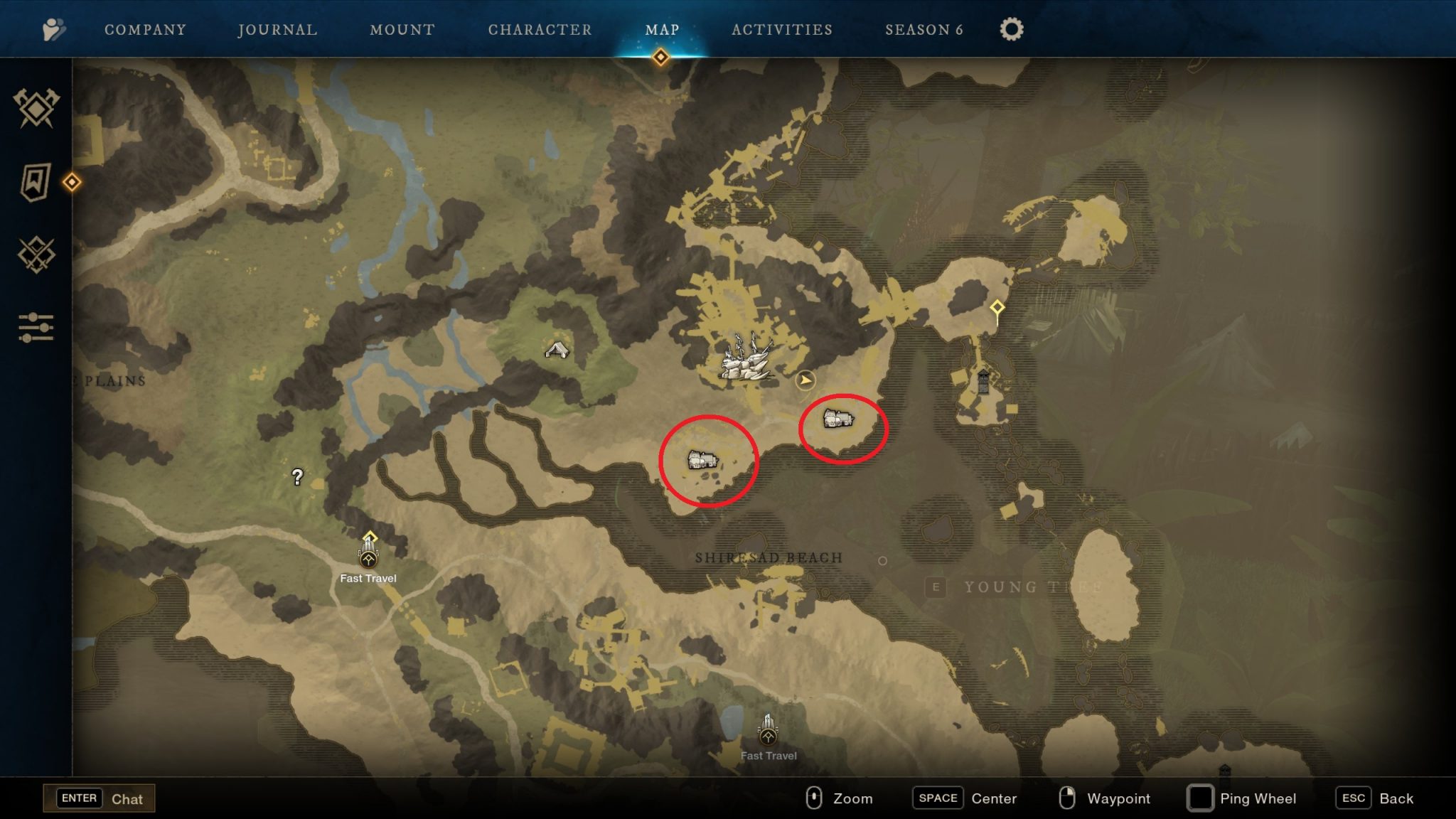The height and width of the screenshot is (819, 1456).
Task: Switch to the Company screen
Action: [144, 30]
